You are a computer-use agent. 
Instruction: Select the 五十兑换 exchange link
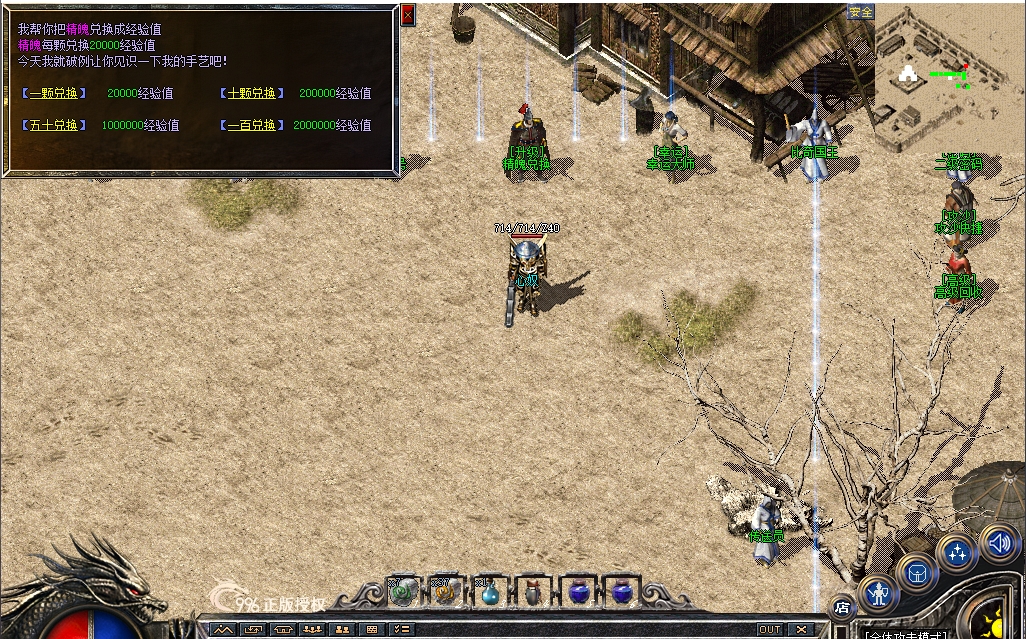[53, 125]
